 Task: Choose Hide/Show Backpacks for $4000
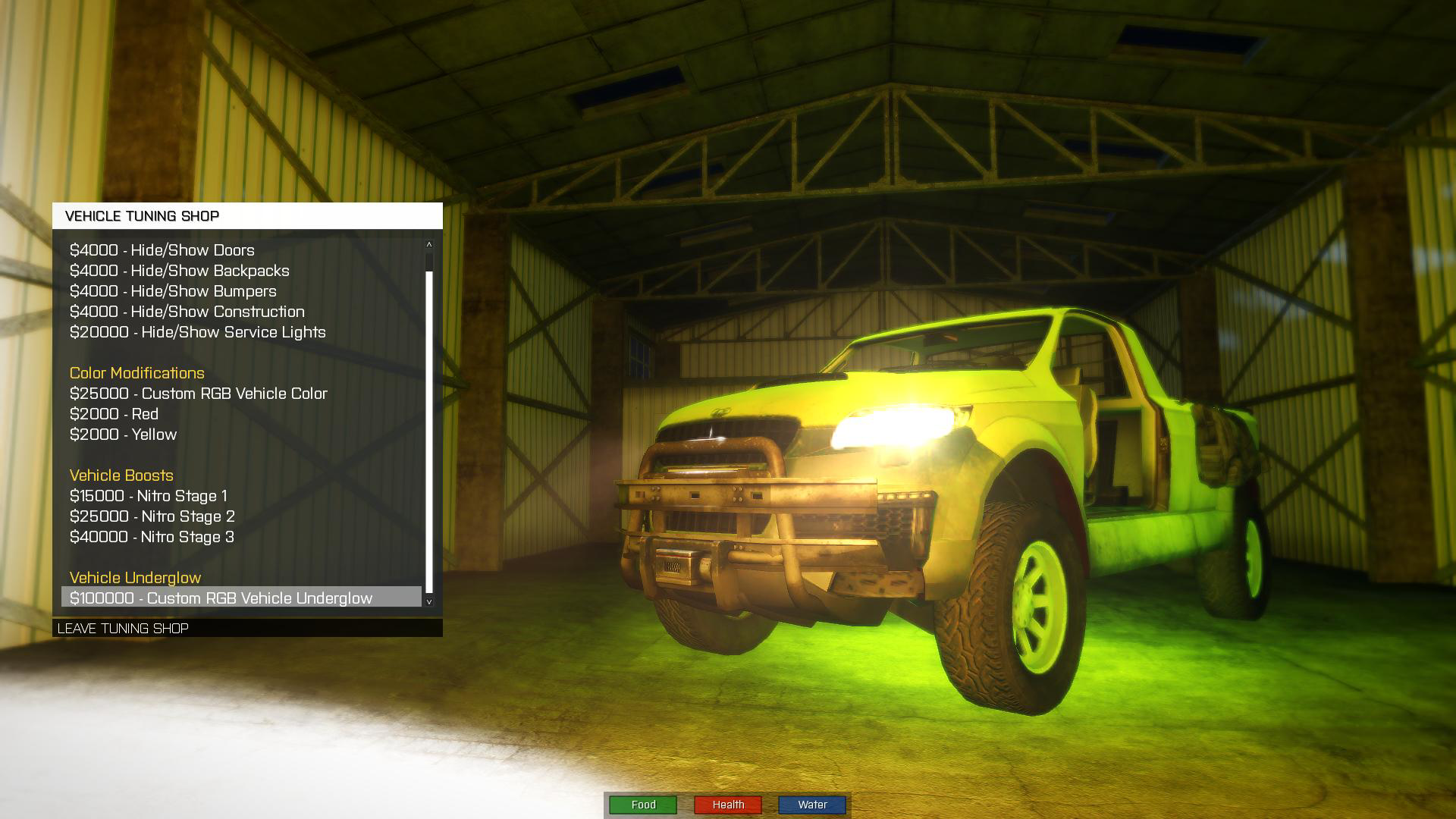coord(179,271)
